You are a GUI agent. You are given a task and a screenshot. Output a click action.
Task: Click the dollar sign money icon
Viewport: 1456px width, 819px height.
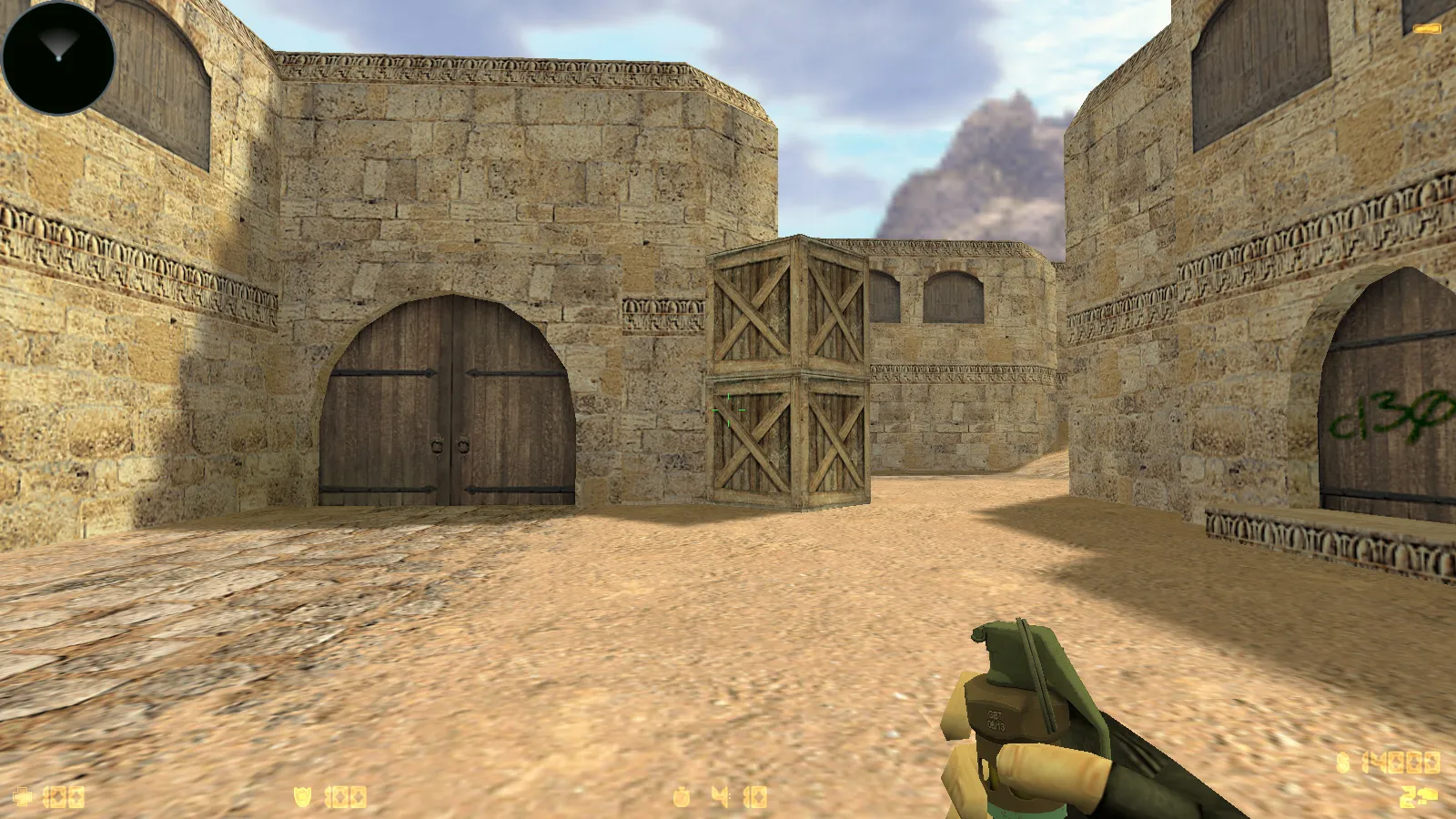click(1342, 763)
